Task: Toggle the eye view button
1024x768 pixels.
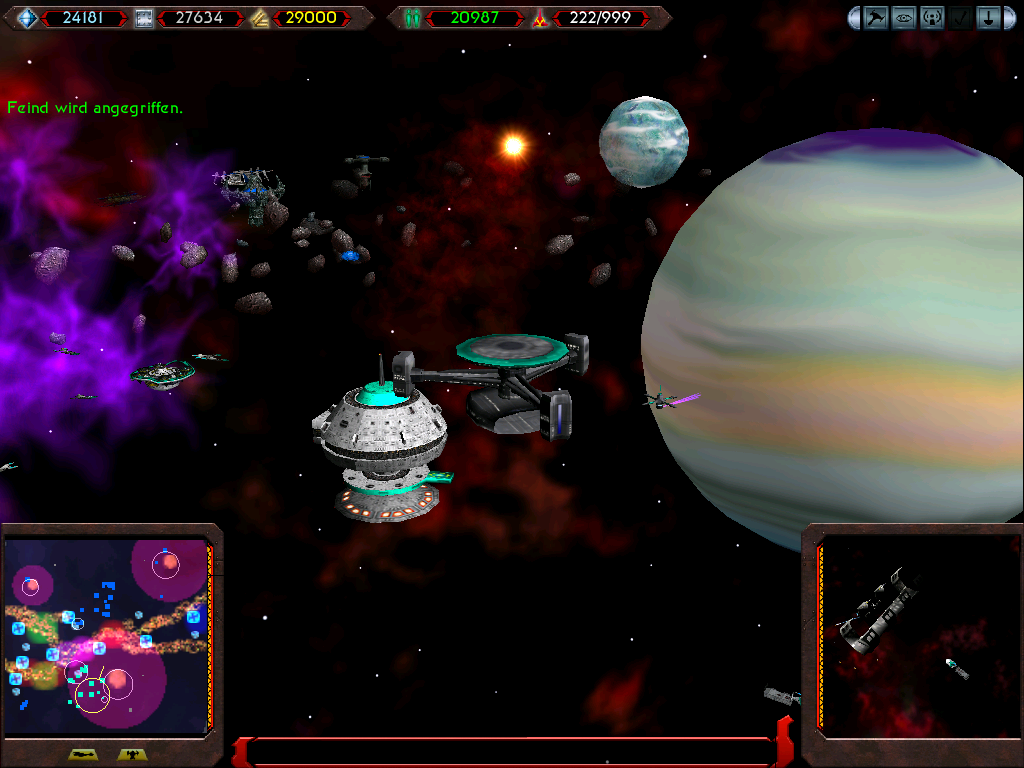Action: (x=904, y=18)
